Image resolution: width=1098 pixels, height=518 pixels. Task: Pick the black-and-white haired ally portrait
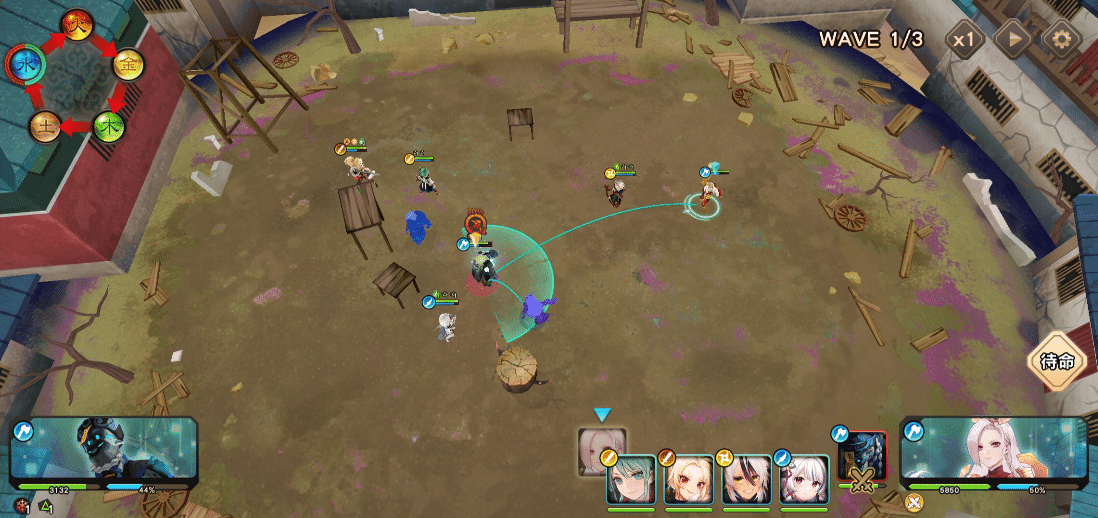tap(744, 479)
